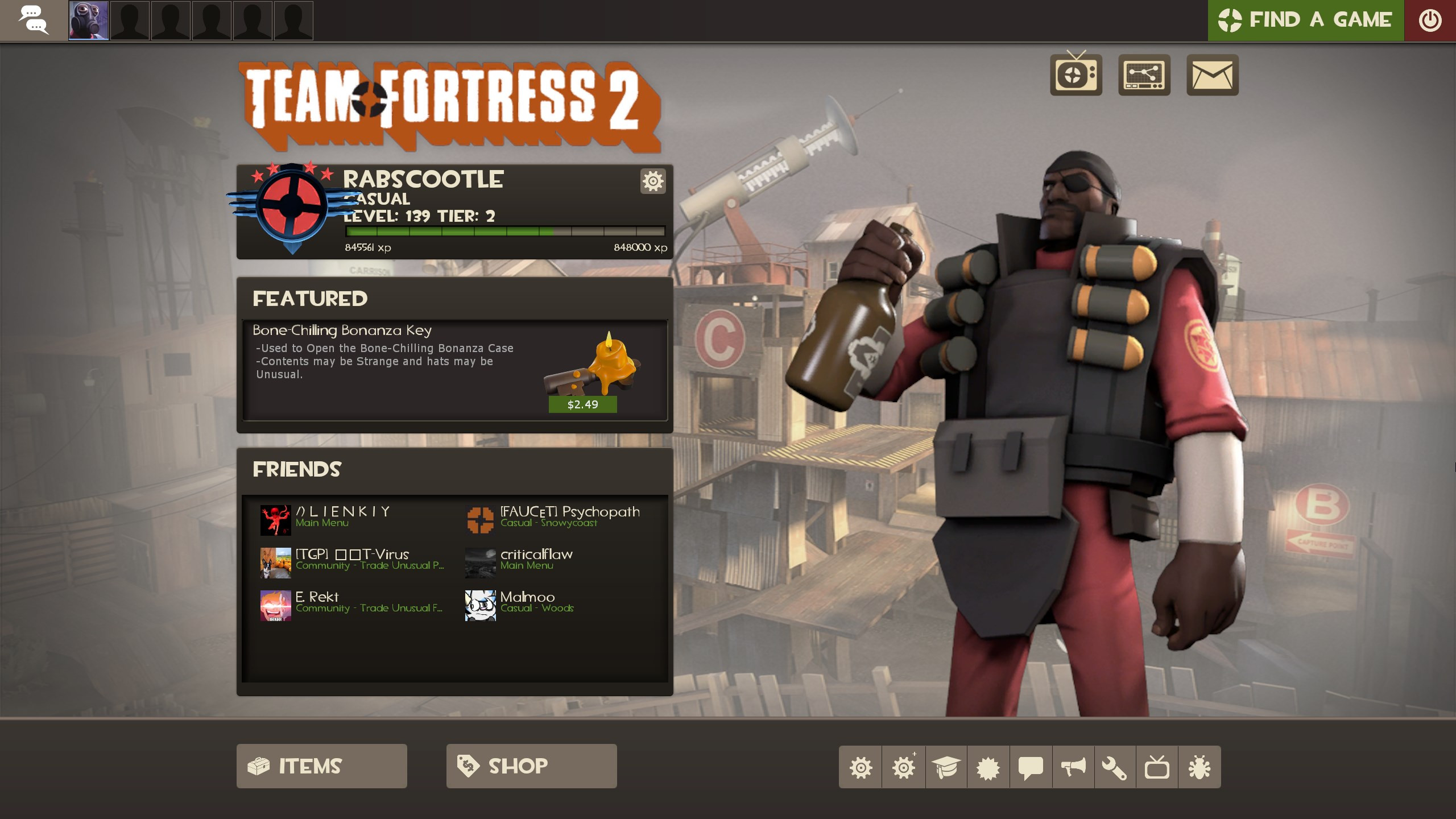1456x819 pixels.
Task: Open the megaphone mute/report players icon
Action: click(1074, 766)
